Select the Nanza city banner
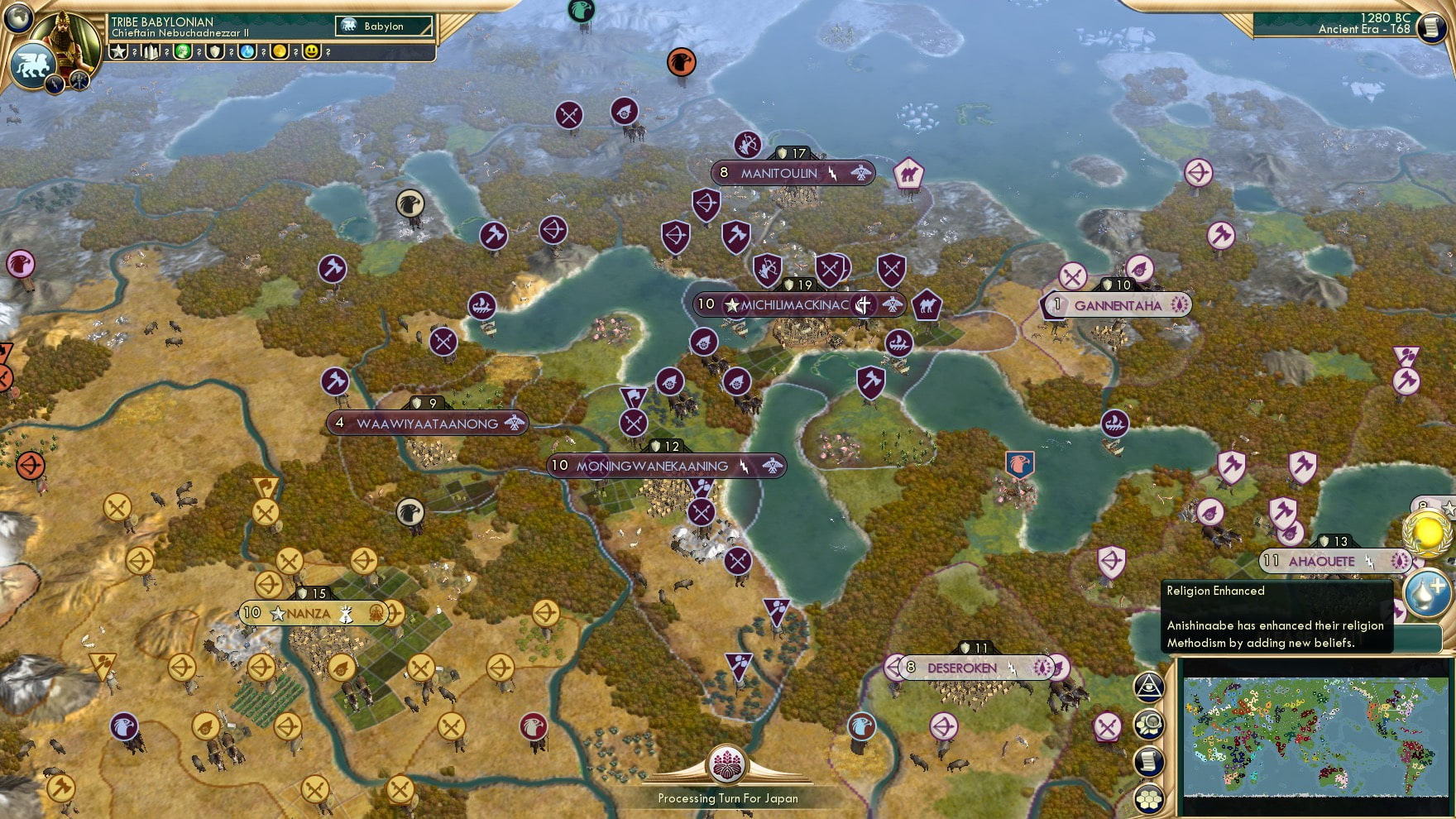1456x819 pixels. coord(315,614)
